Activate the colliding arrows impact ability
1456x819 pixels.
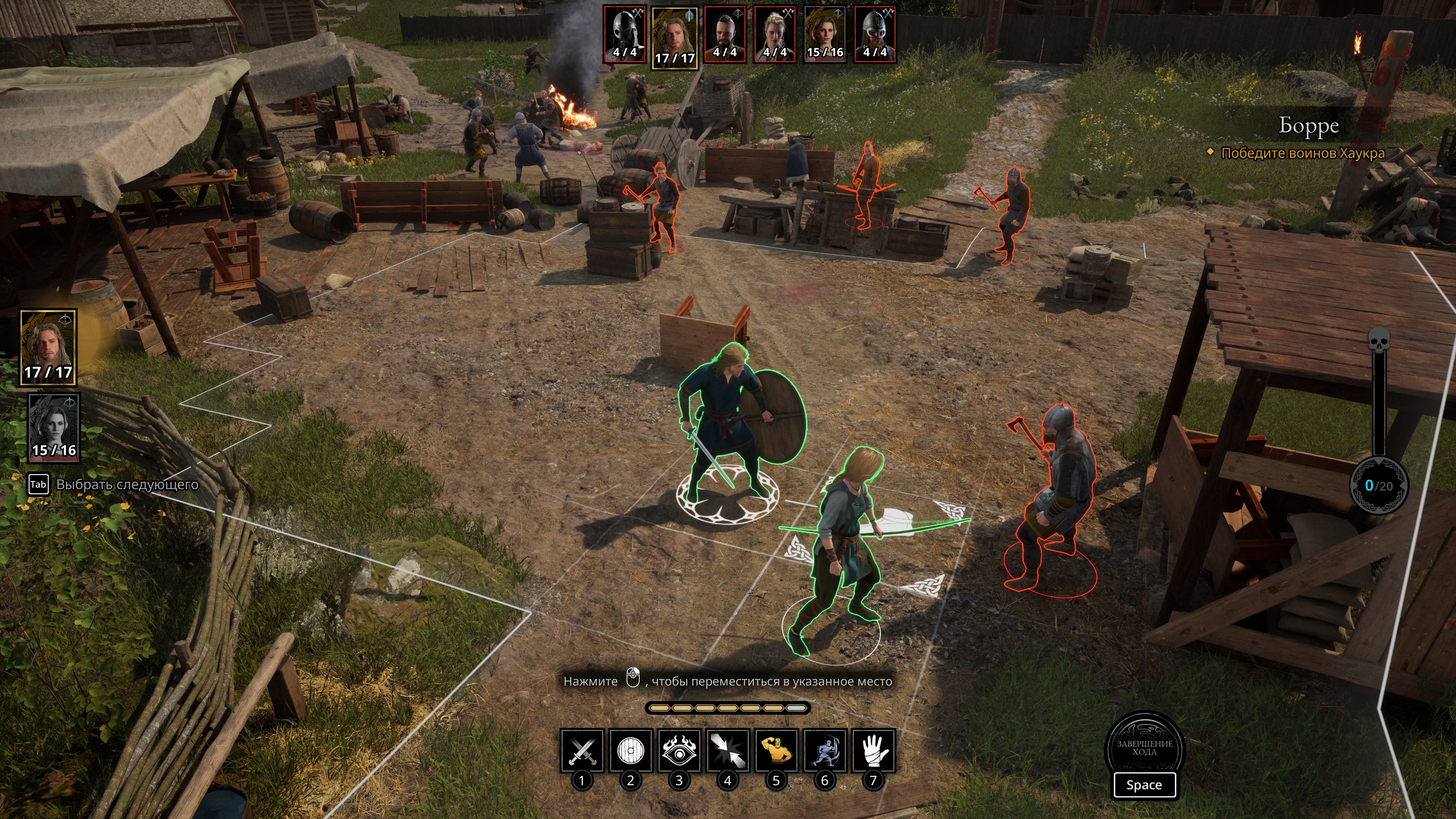(x=728, y=750)
